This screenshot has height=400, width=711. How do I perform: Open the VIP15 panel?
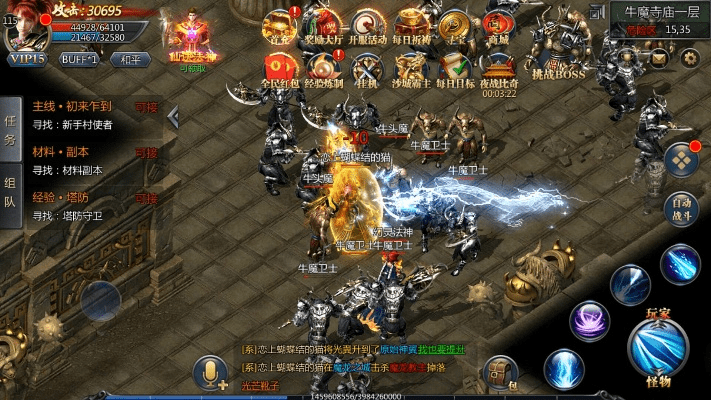pos(27,59)
